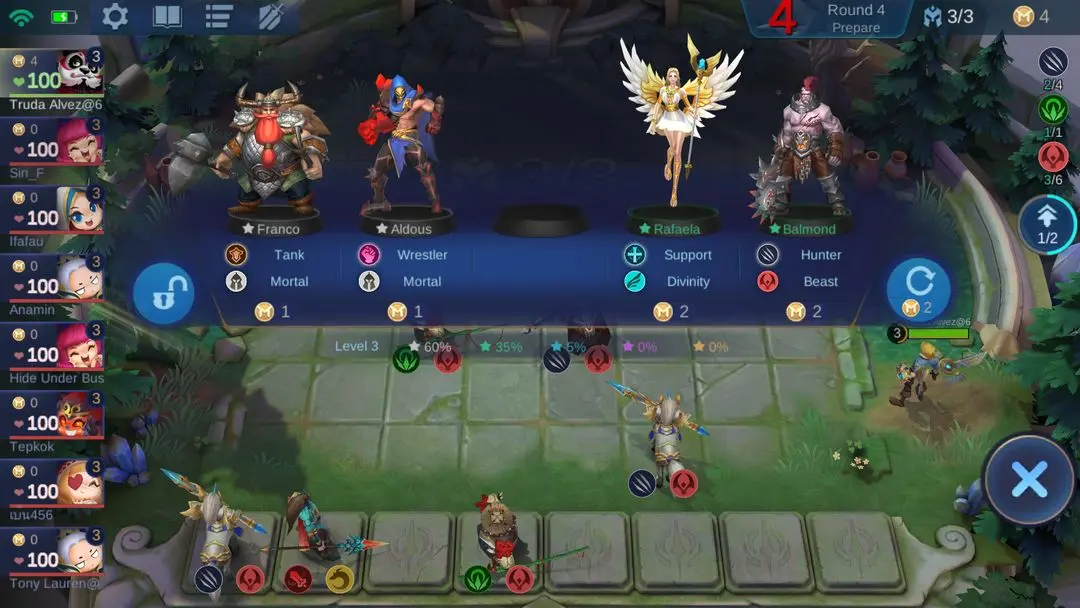Level up with the arrow button
Screen dimensions: 1080x608
(x=1047, y=223)
